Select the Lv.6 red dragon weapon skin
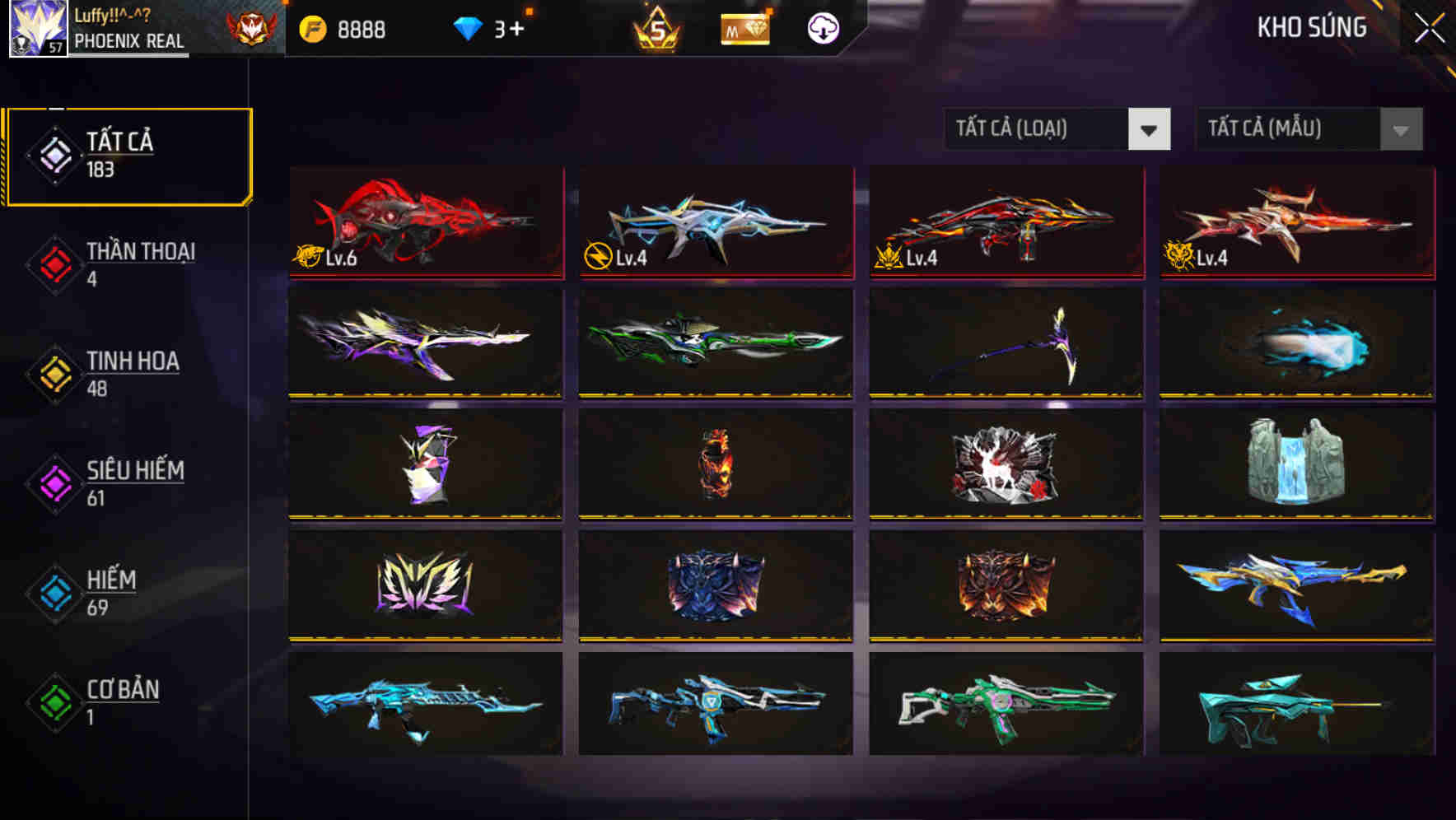Viewport: 1456px width, 820px height. [x=426, y=222]
